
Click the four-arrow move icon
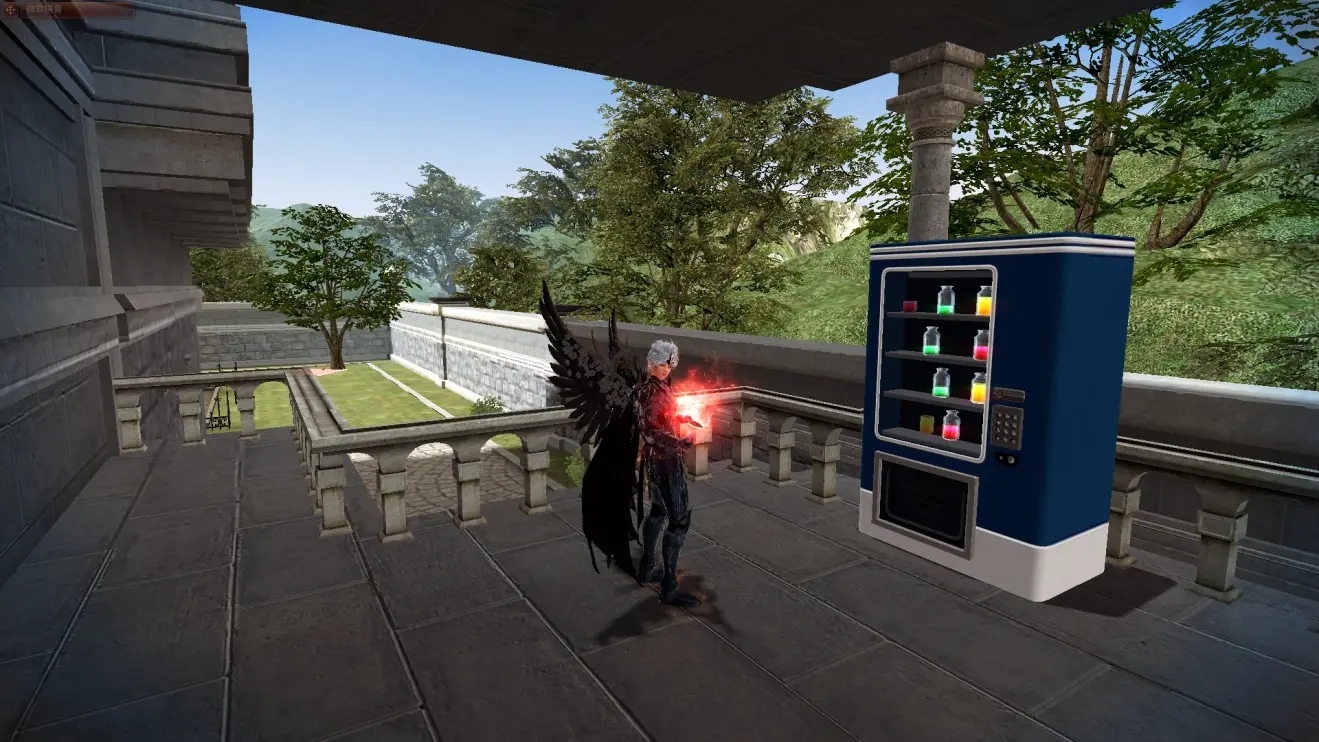10,10
